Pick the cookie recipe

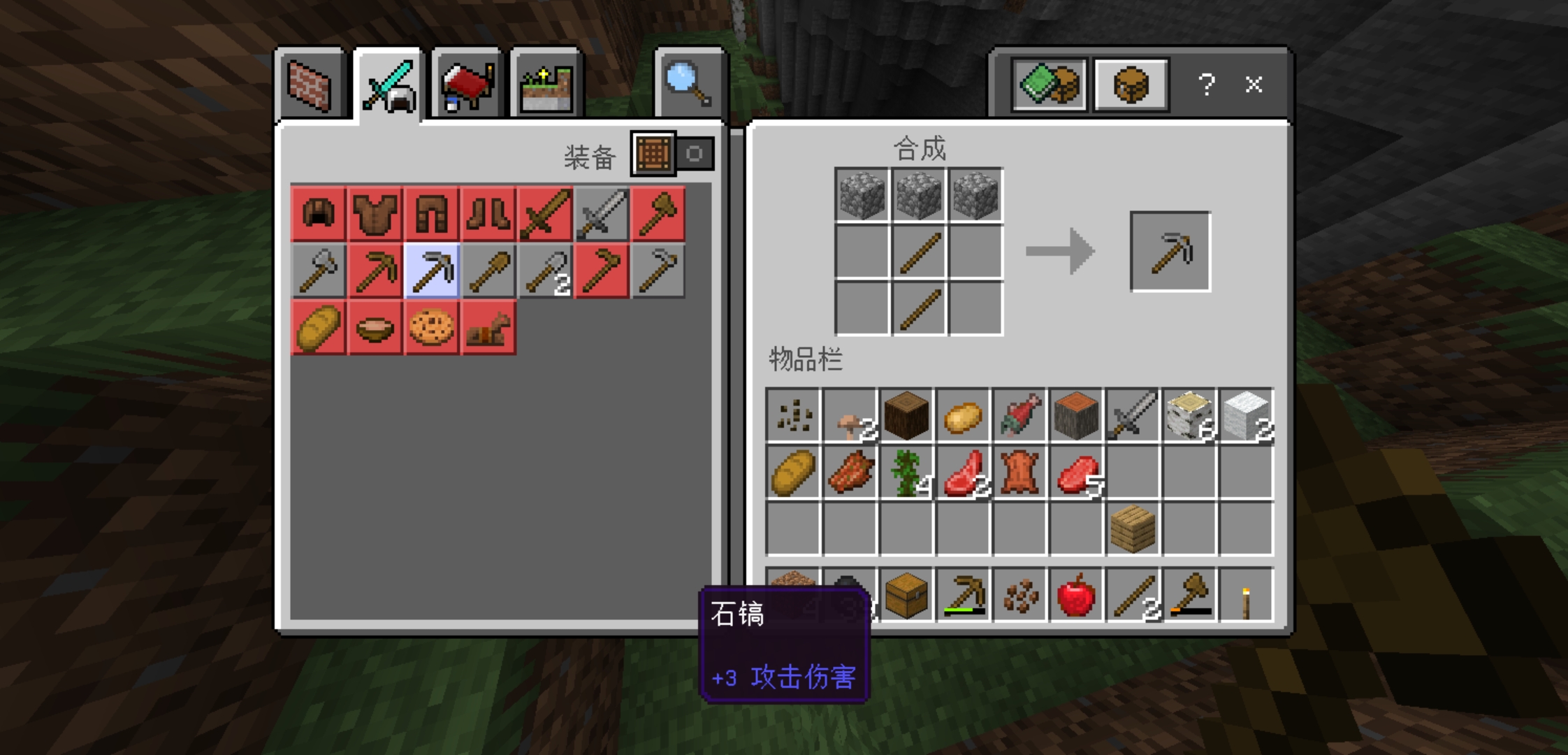pyautogui.click(x=432, y=327)
